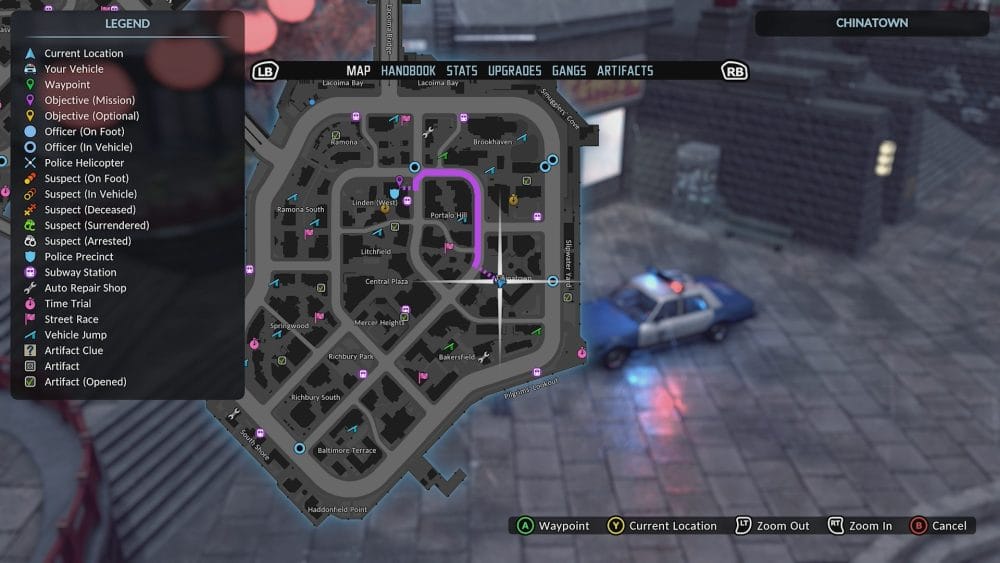Click the auto repair shop marker near Bakersfield

(484, 357)
